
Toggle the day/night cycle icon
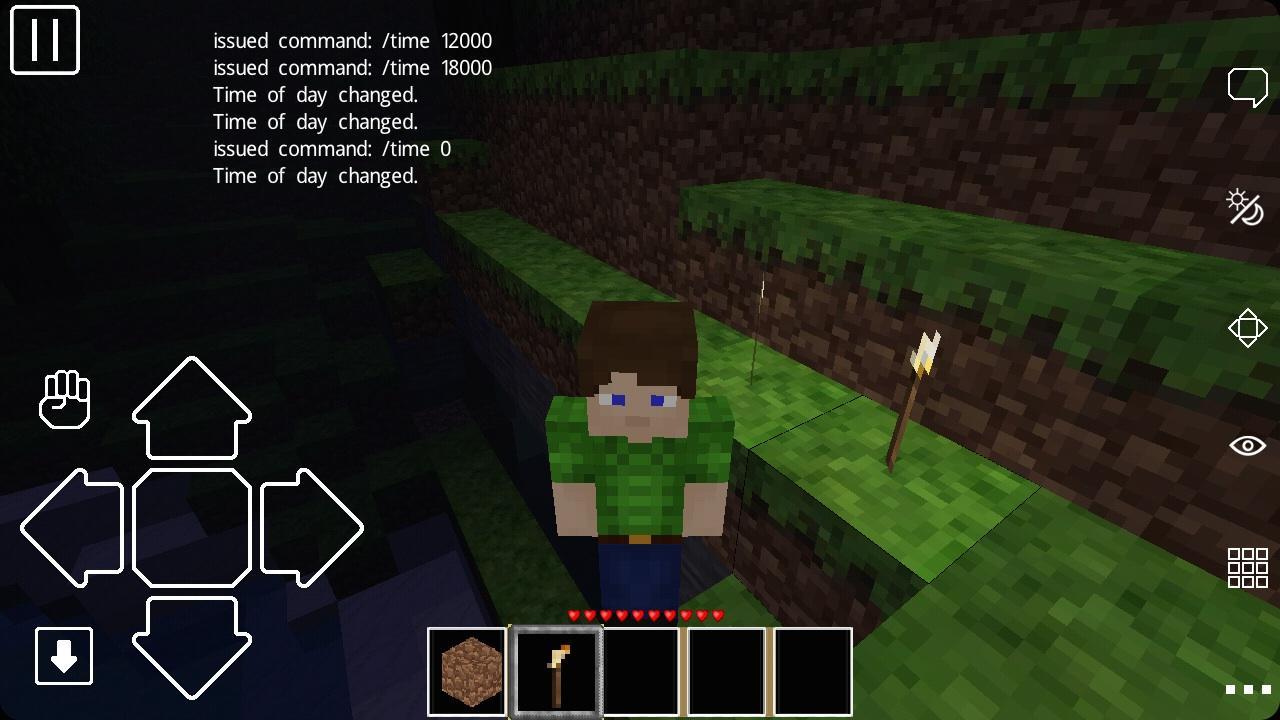tap(1247, 207)
